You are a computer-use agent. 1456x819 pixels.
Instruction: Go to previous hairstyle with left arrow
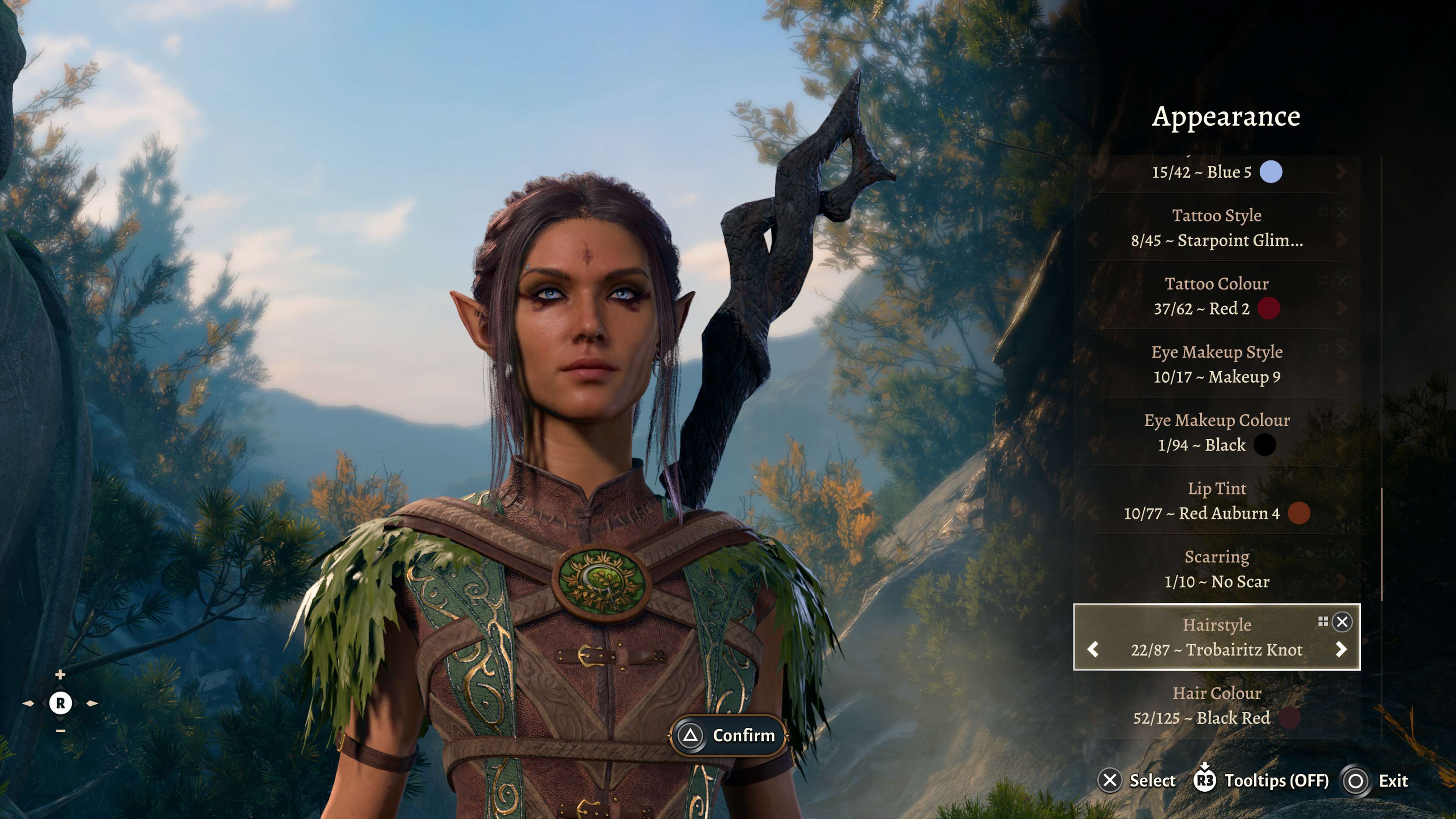tap(1093, 650)
